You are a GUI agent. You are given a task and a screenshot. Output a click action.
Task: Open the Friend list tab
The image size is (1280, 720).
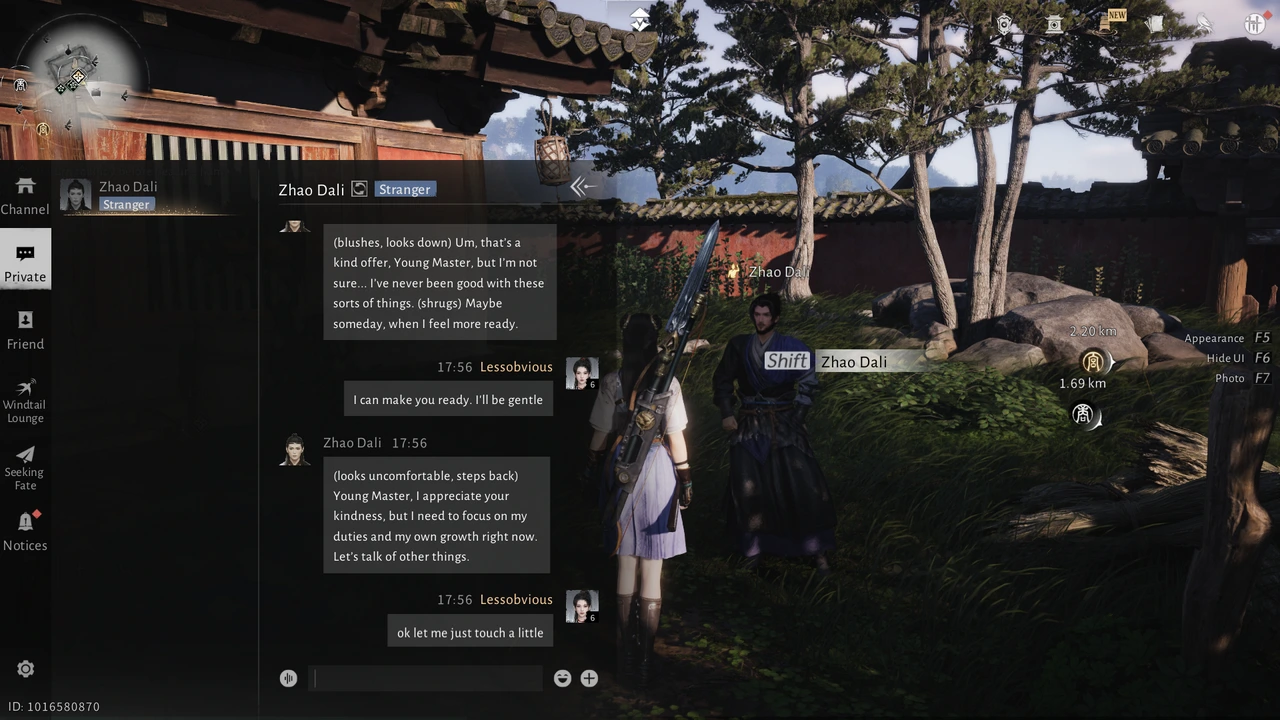(25, 330)
